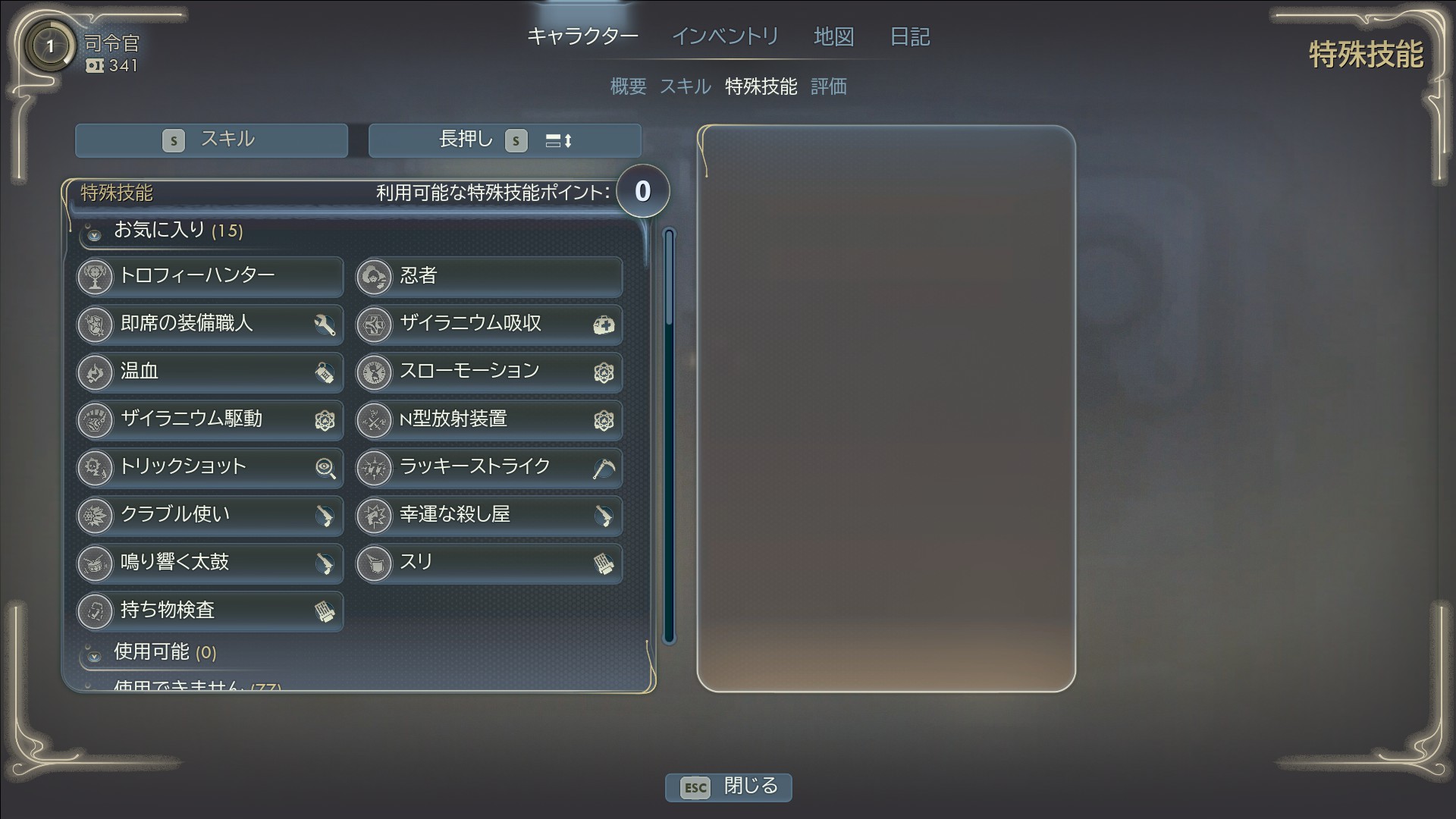Choose the ラッキーストライク perk

tap(488, 467)
